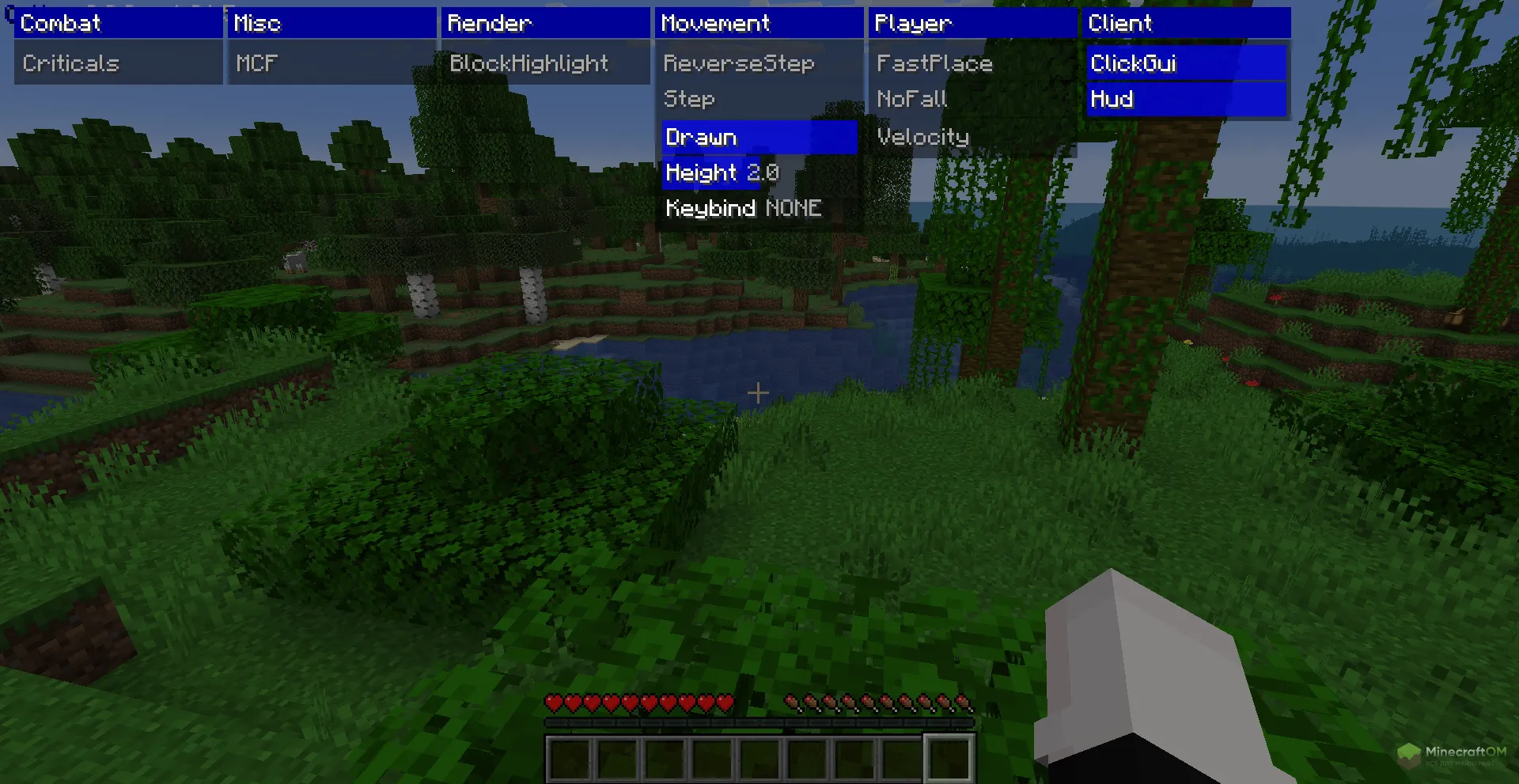
Task: Enable the FastPlace module
Action: [972, 63]
